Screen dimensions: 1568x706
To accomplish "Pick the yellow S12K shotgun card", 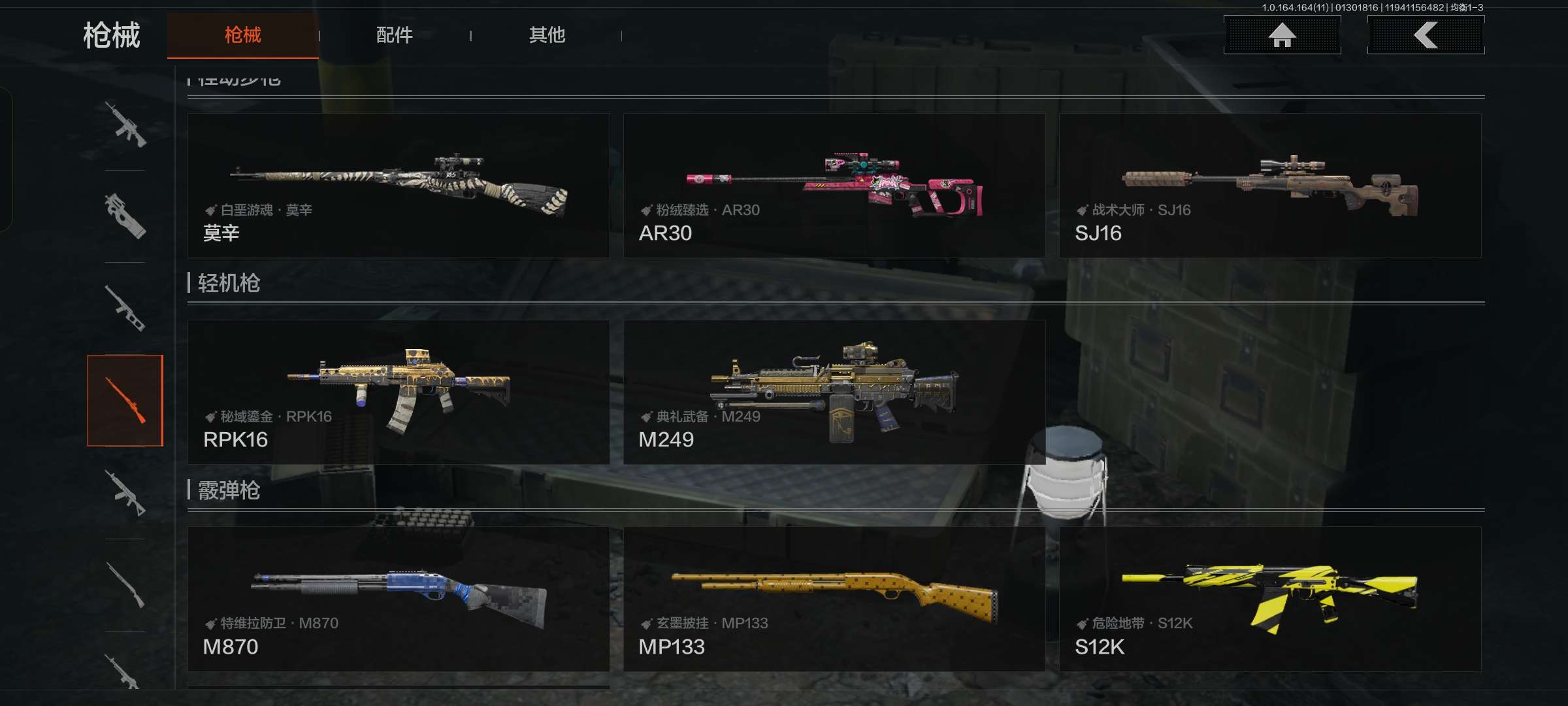I will 1270,599.
